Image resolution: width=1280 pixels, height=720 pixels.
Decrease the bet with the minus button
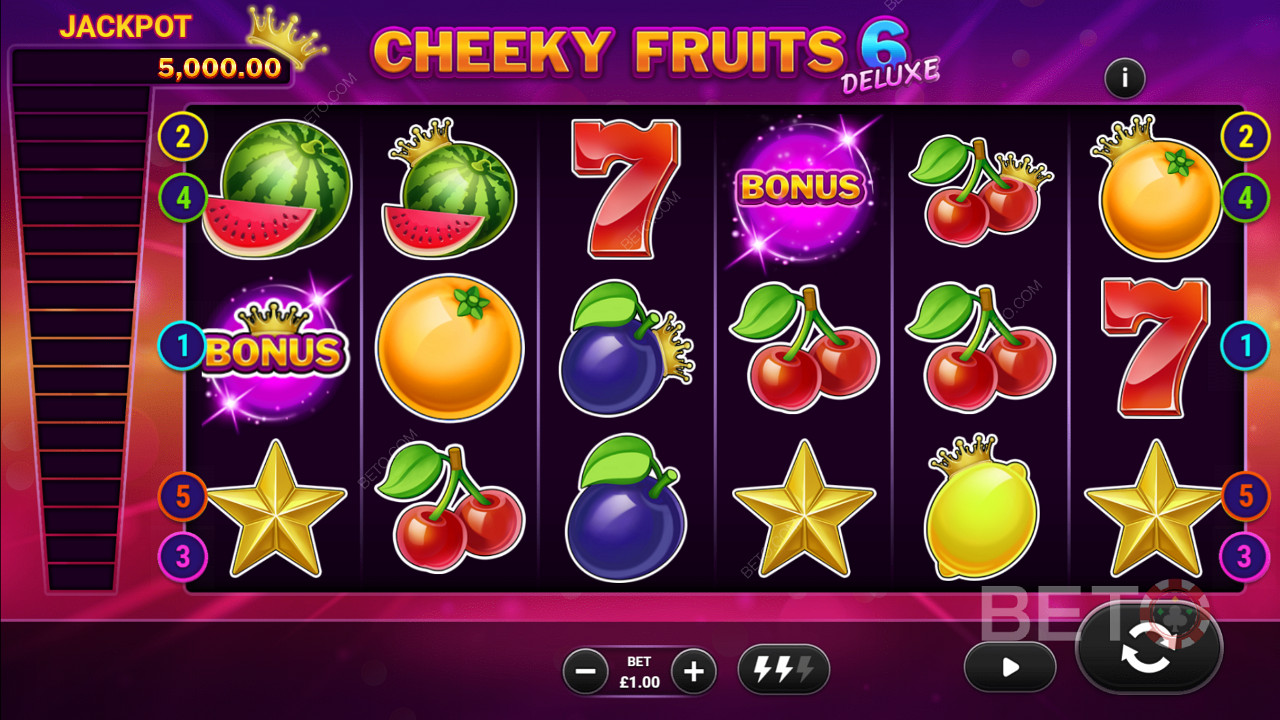pos(586,671)
